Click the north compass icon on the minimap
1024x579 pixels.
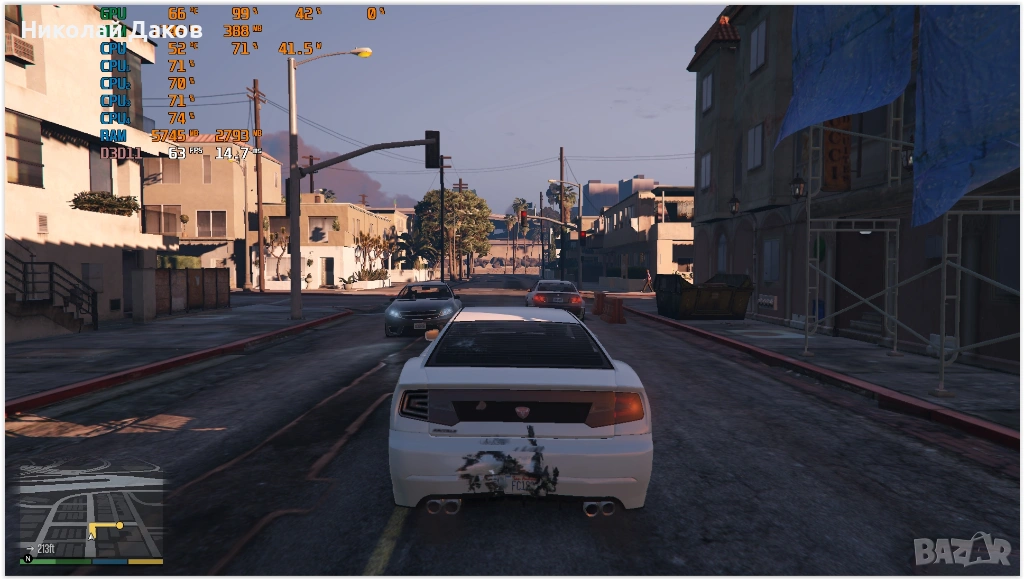coord(28,559)
